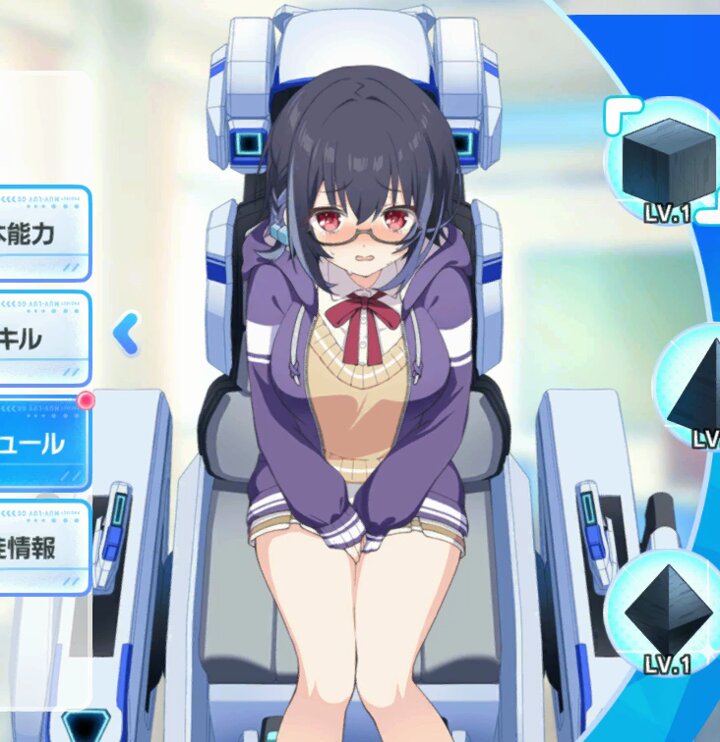Switch to the スキル skills tab

[x=42, y=338]
